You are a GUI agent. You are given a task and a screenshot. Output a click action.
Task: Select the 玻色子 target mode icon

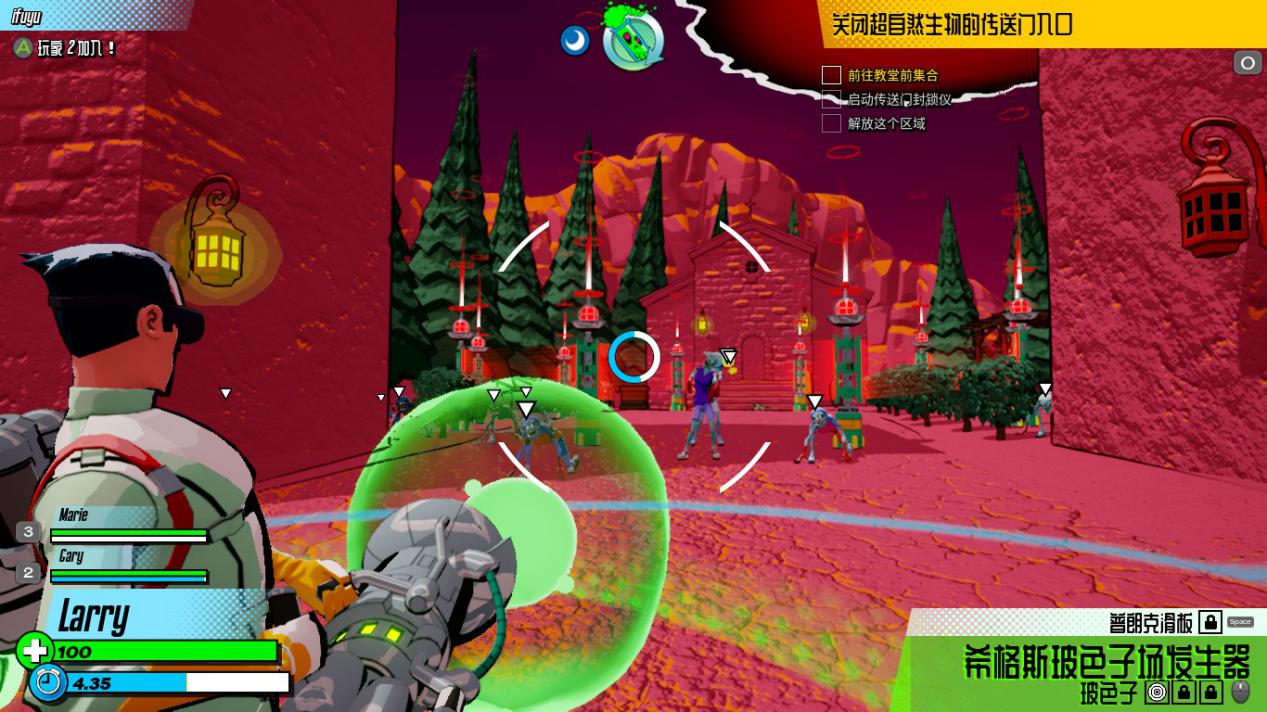tap(1157, 692)
